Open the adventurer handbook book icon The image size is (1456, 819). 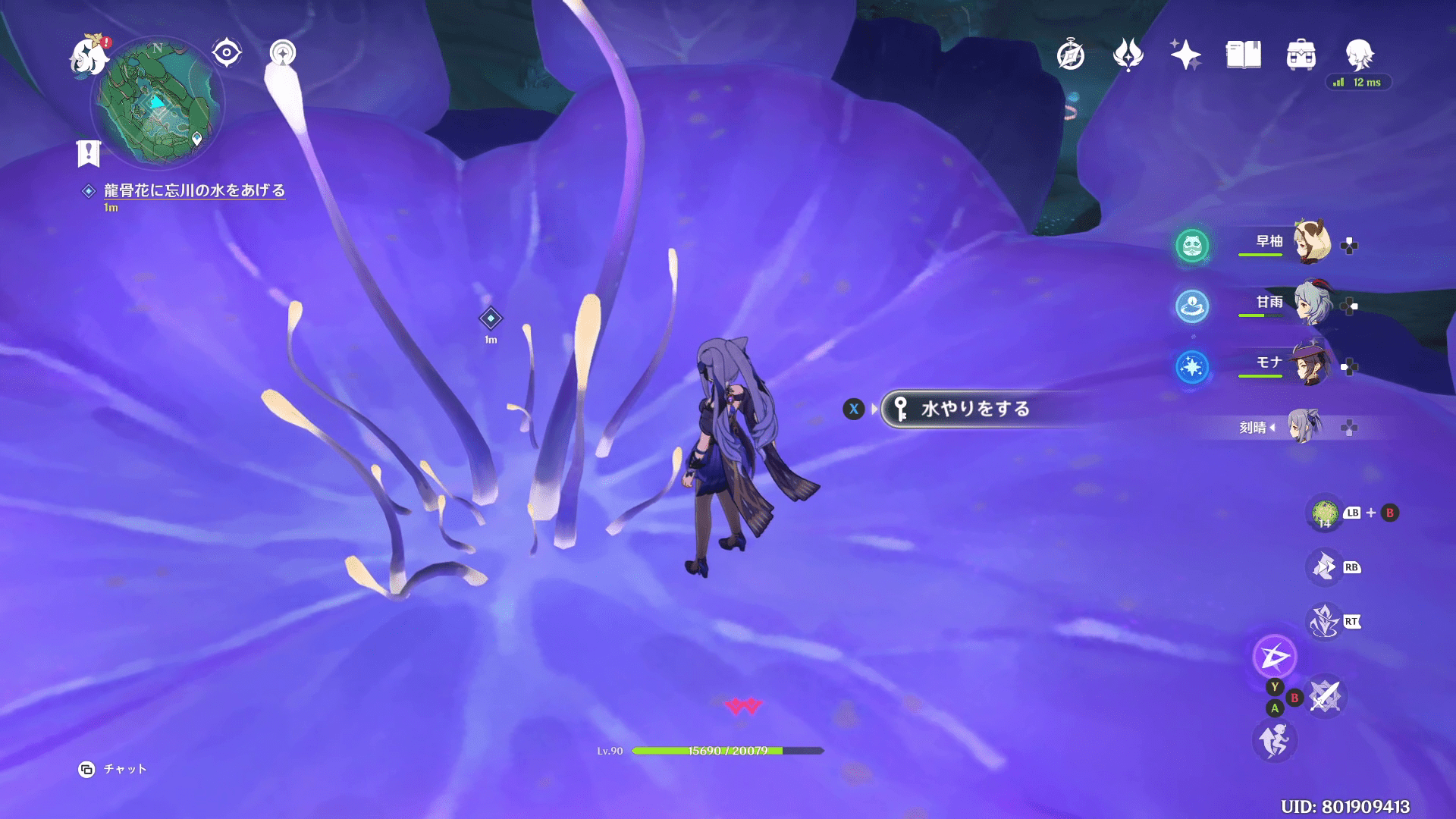pyautogui.click(x=1244, y=55)
